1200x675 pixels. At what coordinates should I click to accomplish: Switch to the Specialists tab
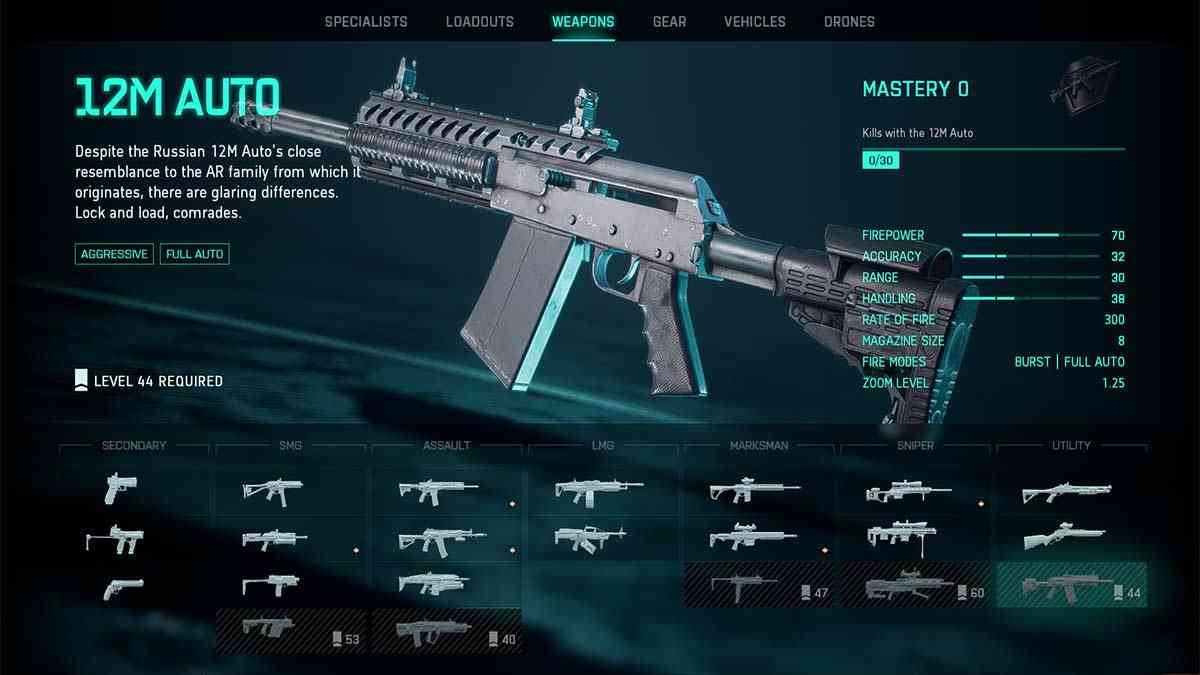point(366,21)
